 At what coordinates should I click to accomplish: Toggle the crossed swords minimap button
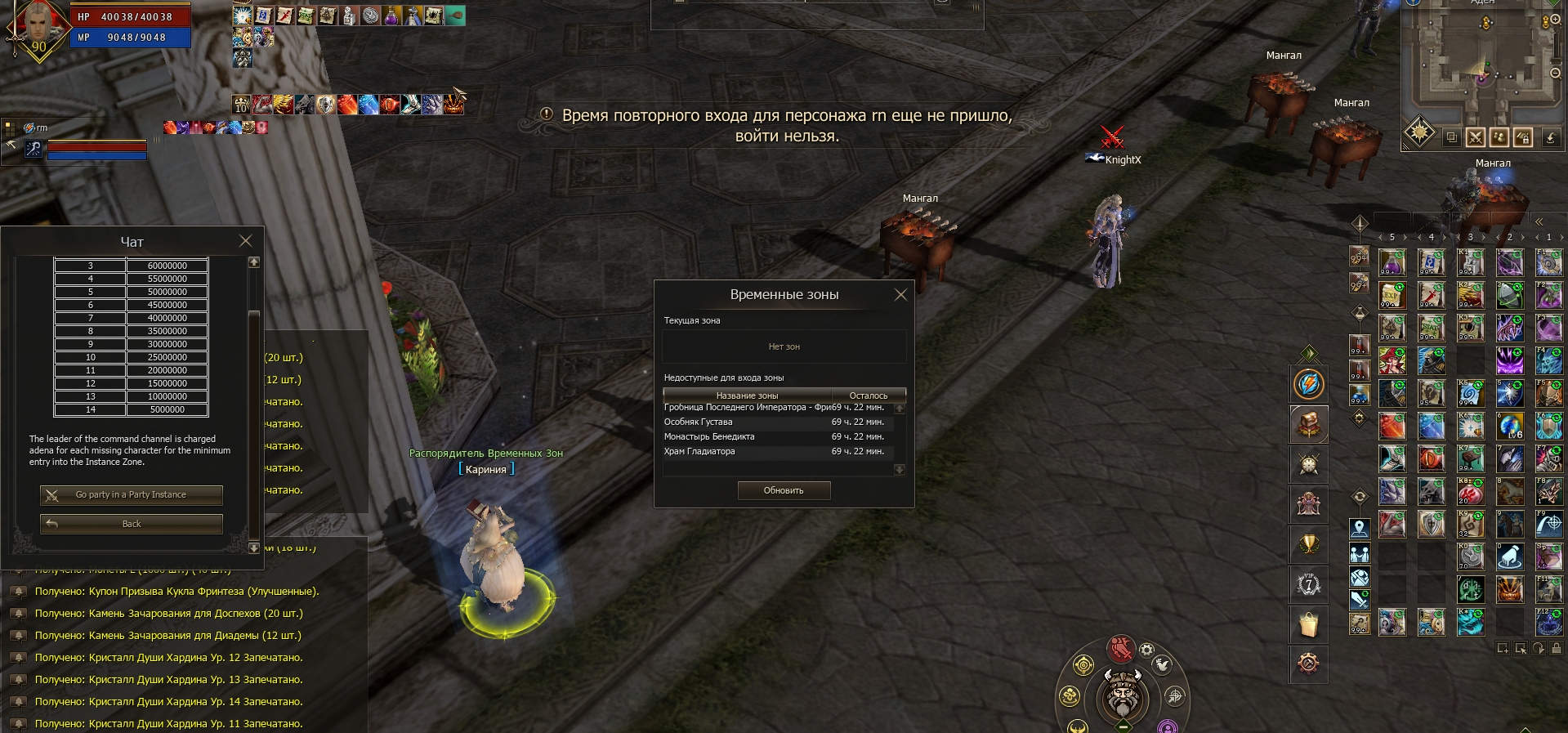click(1475, 137)
